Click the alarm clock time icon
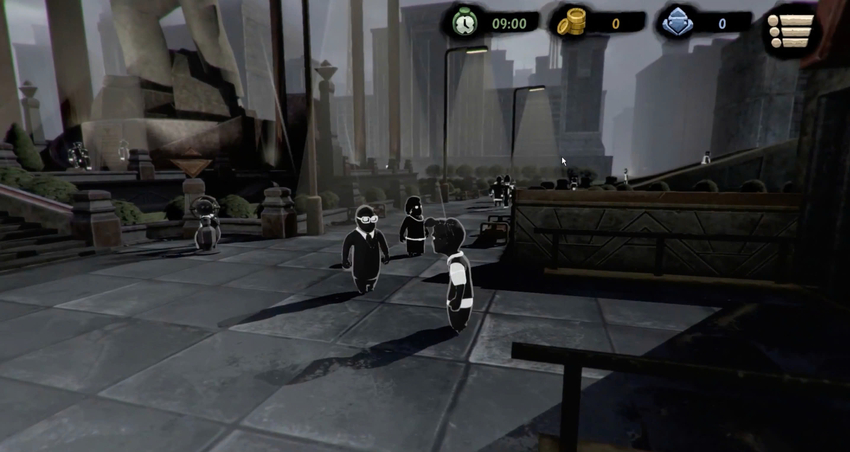 (464, 22)
